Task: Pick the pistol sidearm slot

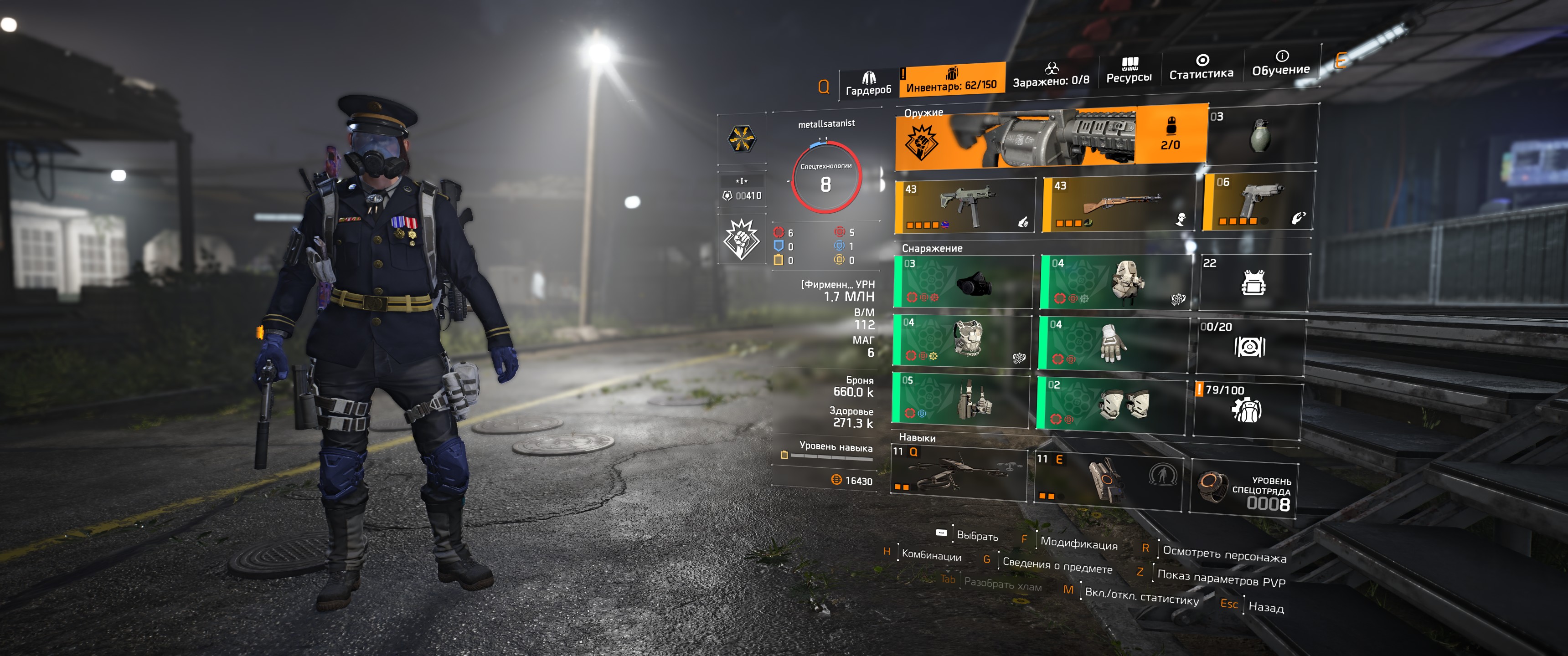Action: [1258, 201]
